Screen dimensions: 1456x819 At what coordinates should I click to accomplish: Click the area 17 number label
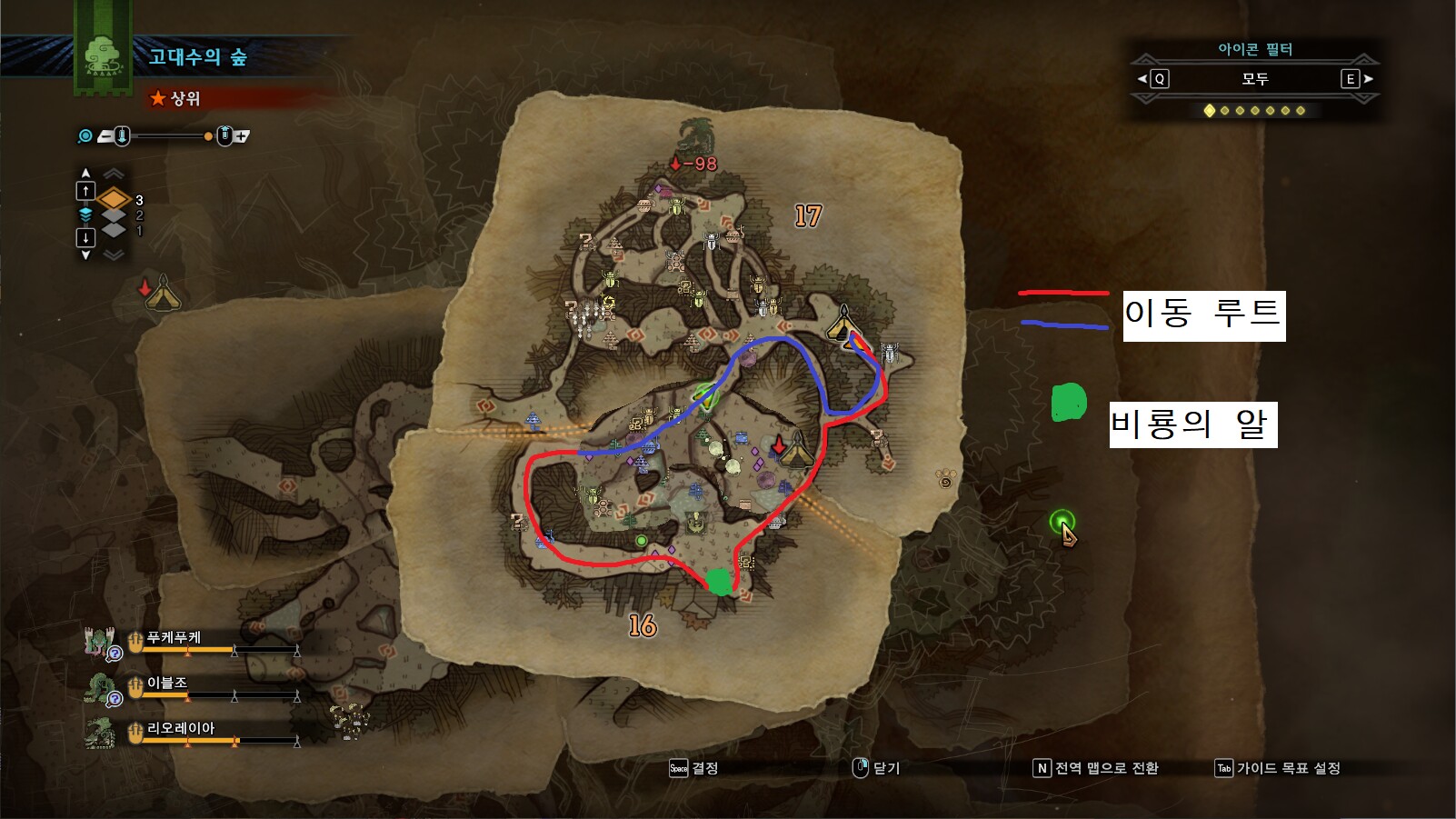(808, 216)
